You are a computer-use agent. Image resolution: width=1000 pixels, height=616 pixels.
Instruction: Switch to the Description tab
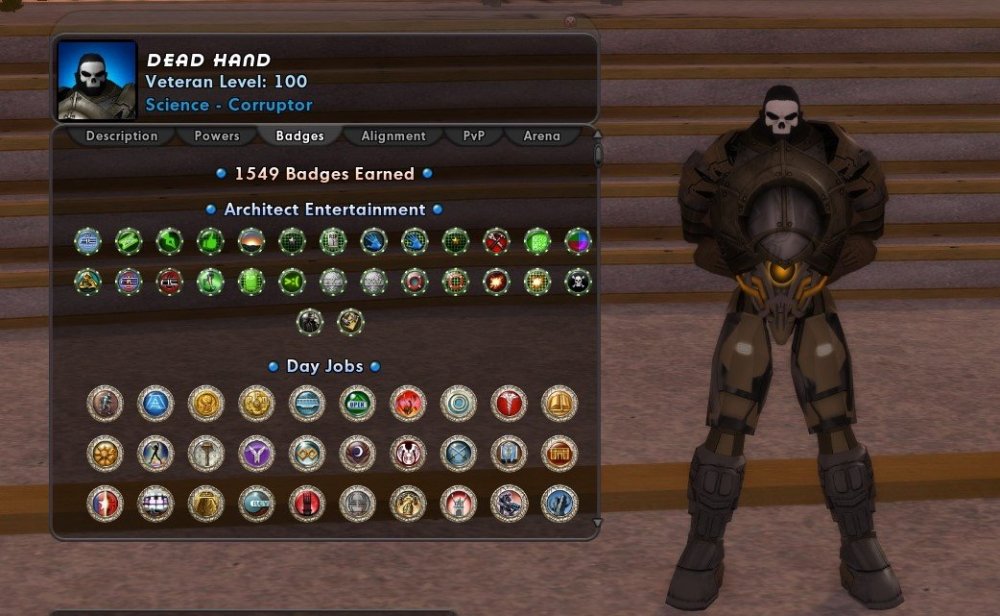coord(121,136)
